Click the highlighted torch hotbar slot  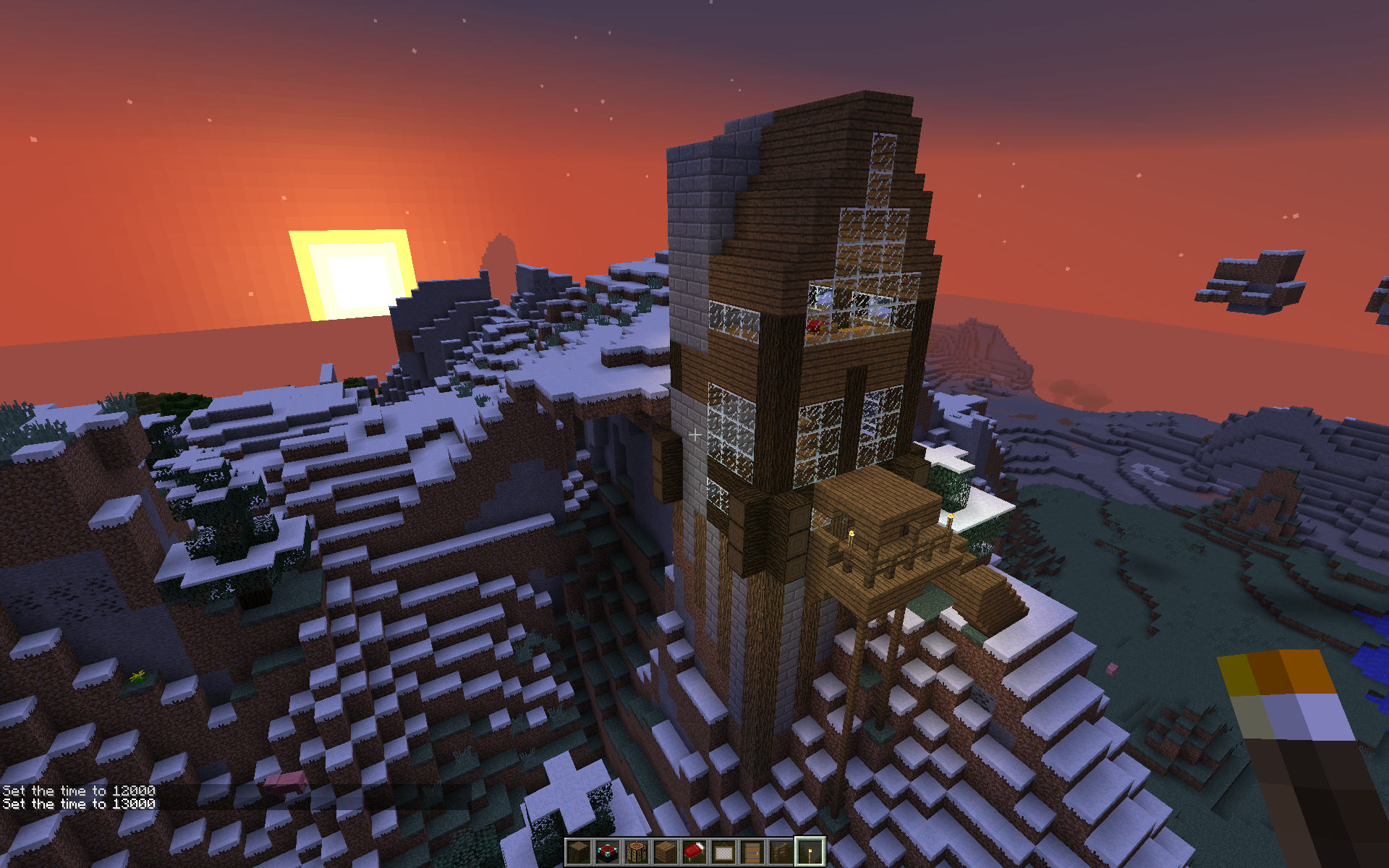tap(810, 853)
